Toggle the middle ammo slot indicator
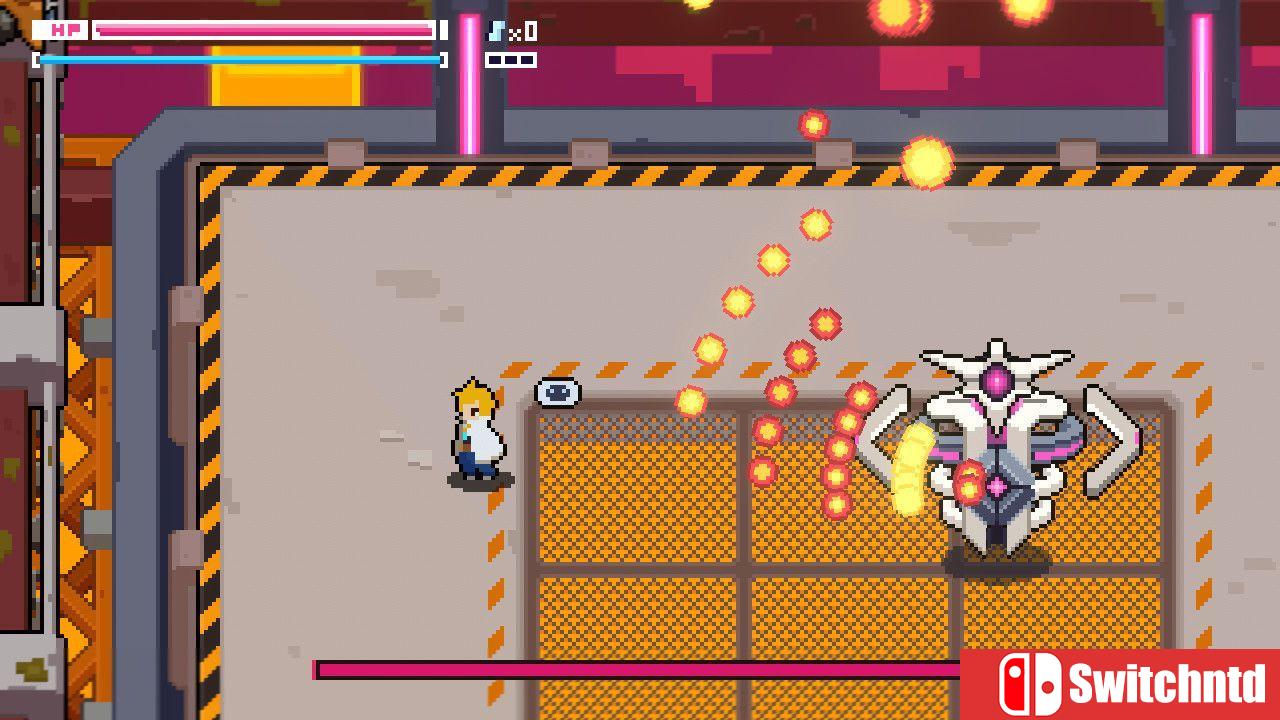 tap(510, 59)
